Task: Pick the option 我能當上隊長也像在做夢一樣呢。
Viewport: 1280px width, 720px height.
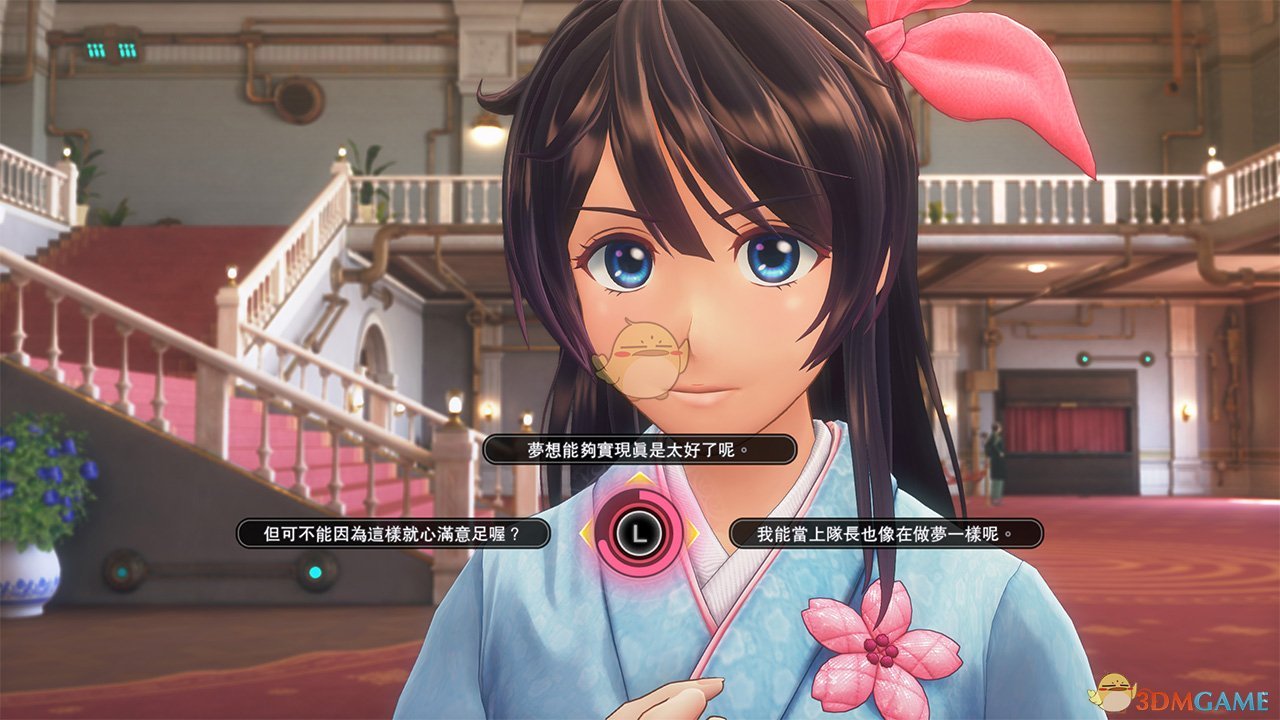Action: click(x=886, y=533)
